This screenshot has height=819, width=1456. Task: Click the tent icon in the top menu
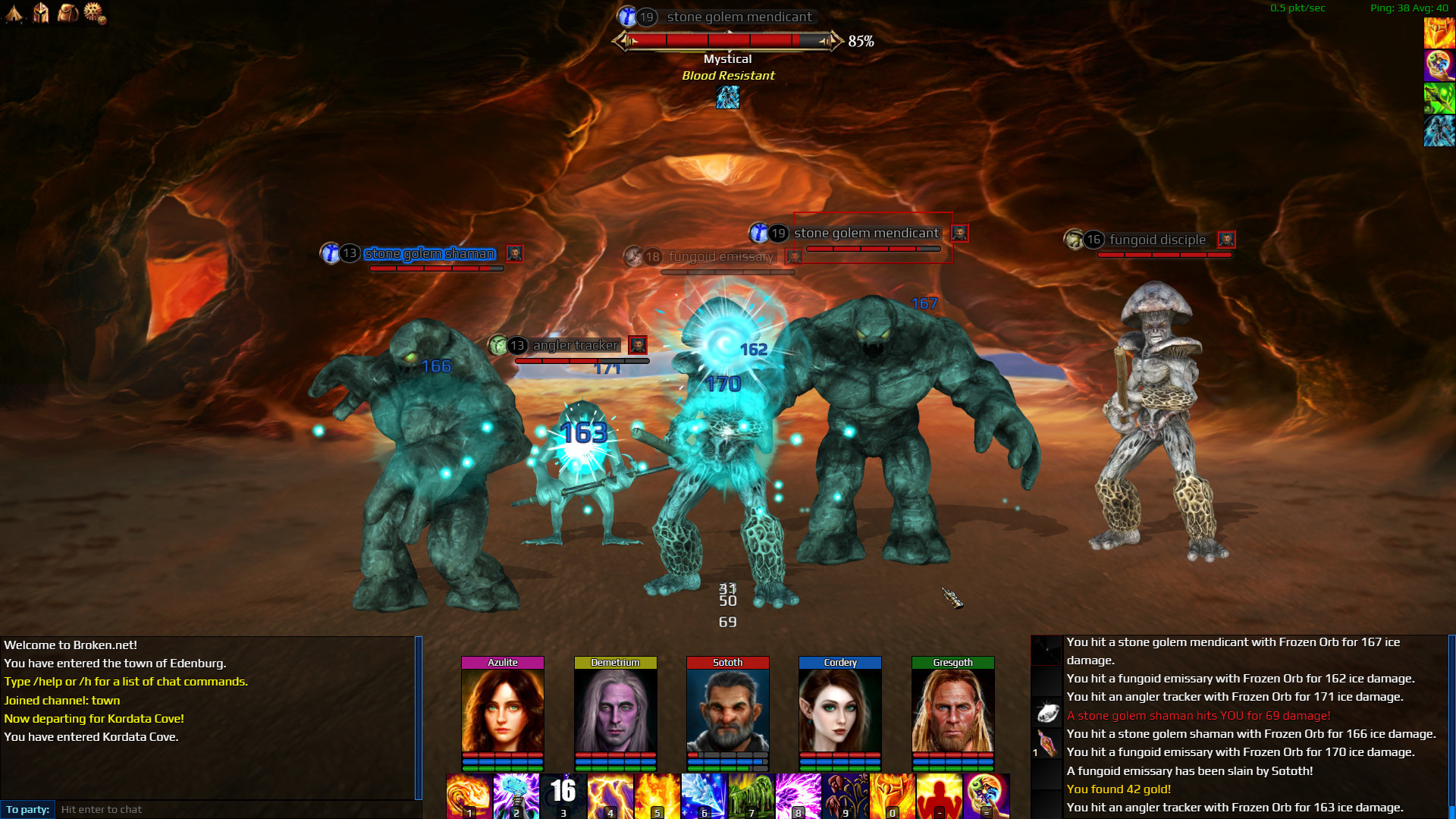[14, 13]
